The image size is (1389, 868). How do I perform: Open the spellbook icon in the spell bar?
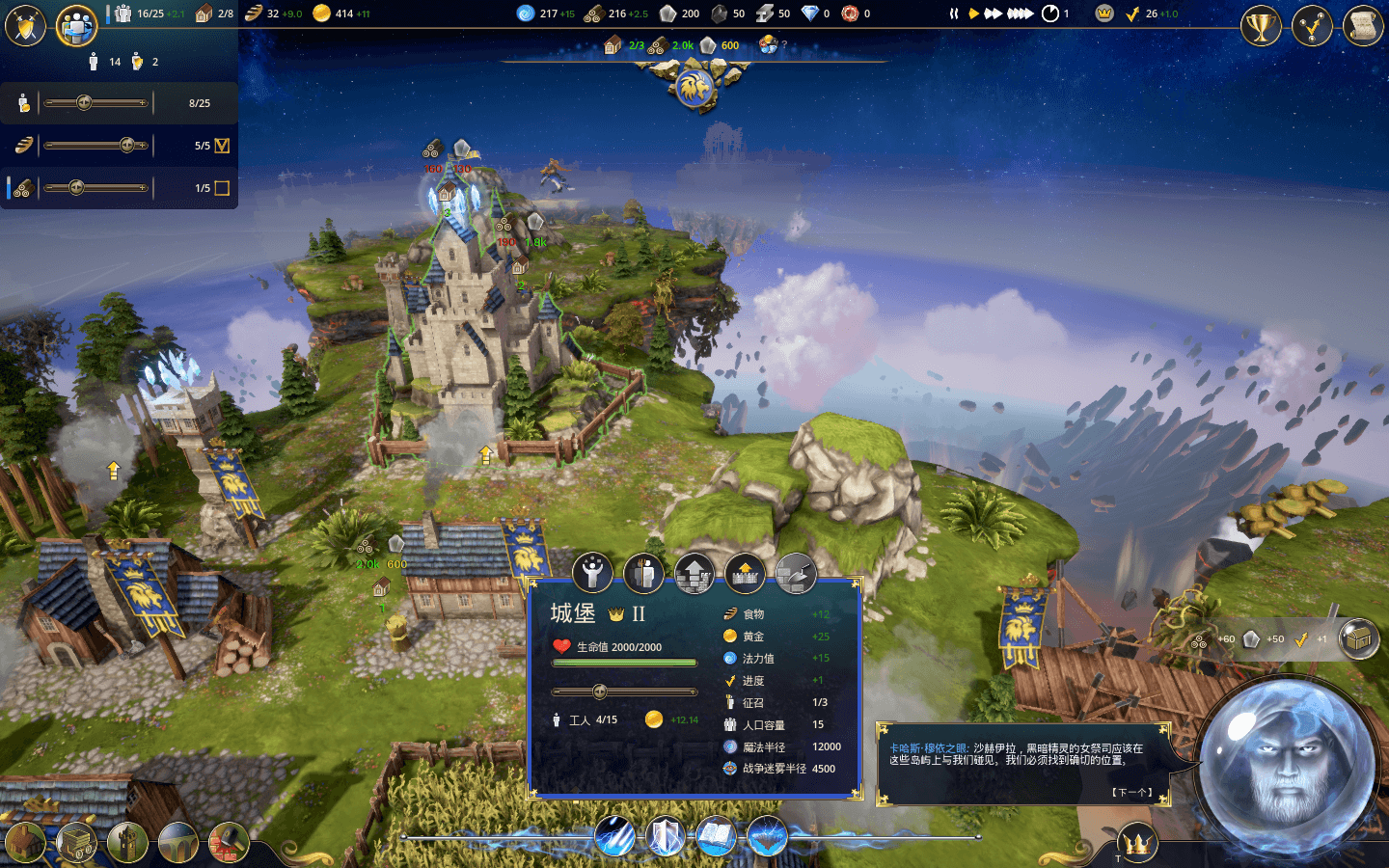(716, 836)
